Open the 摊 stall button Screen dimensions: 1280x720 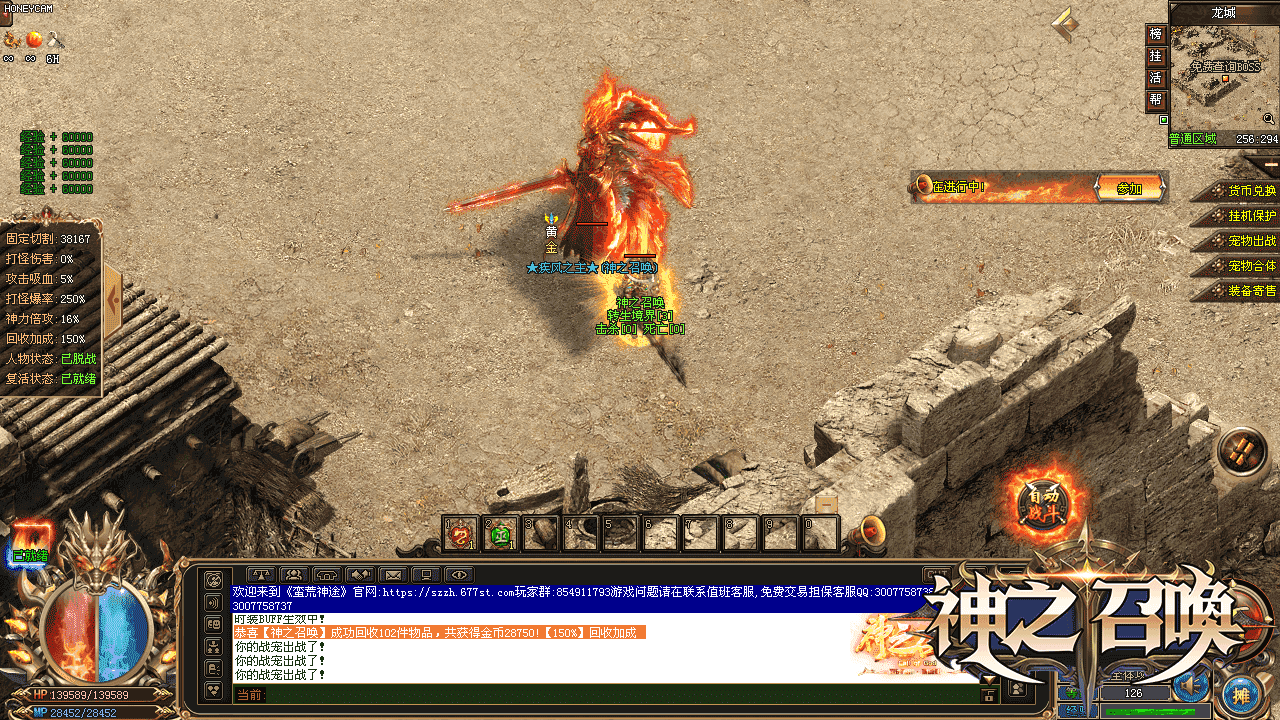pyautogui.click(x=1241, y=696)
